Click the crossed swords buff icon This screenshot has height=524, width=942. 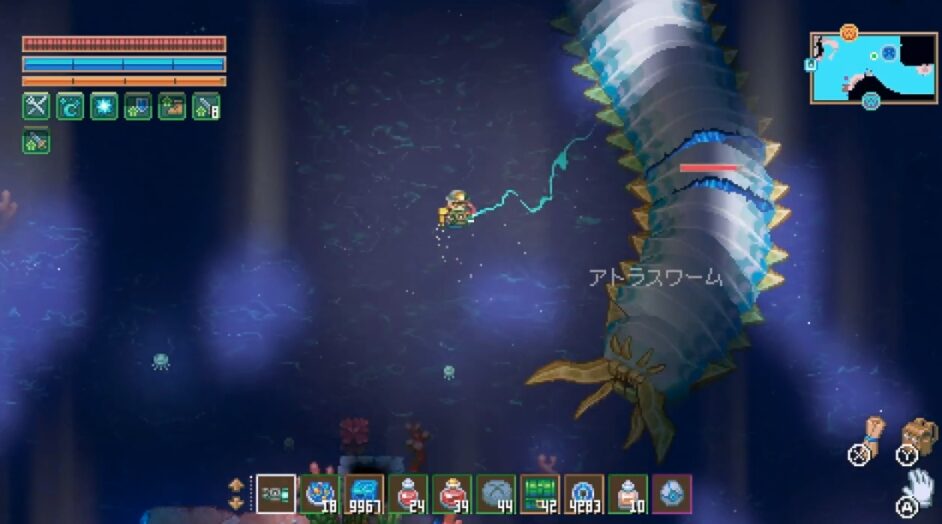36,106
